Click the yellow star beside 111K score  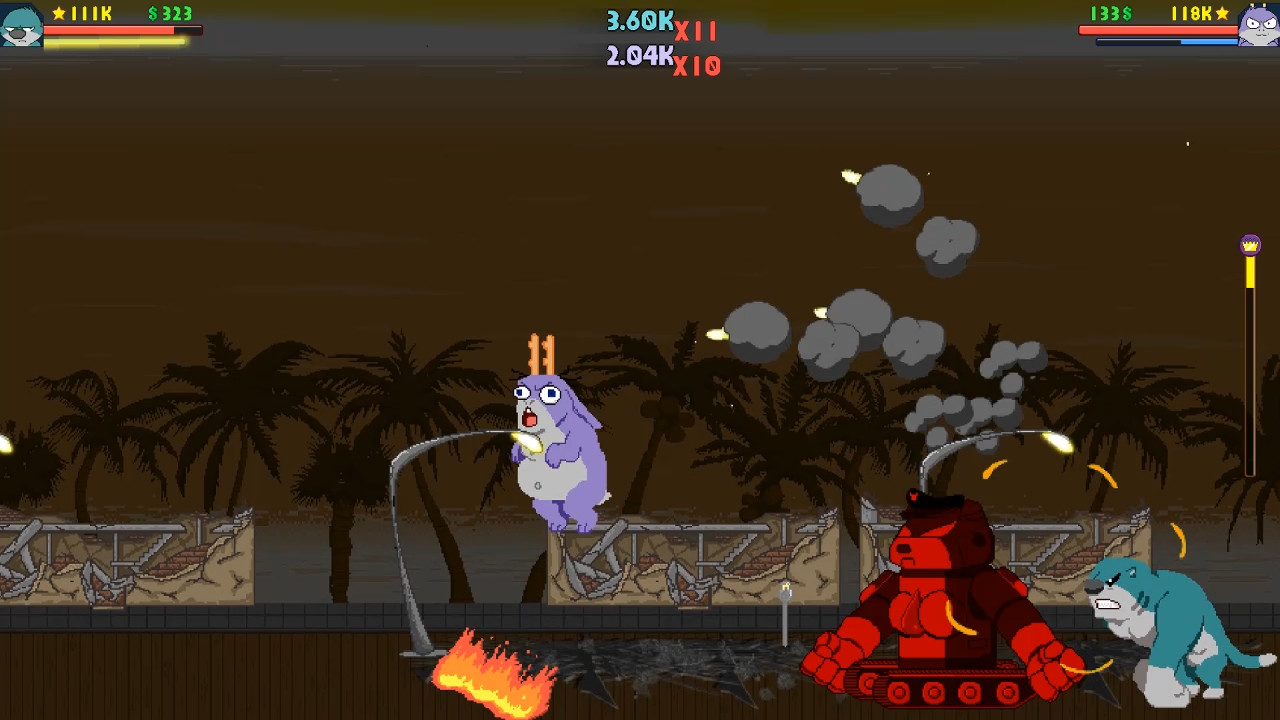58,14
